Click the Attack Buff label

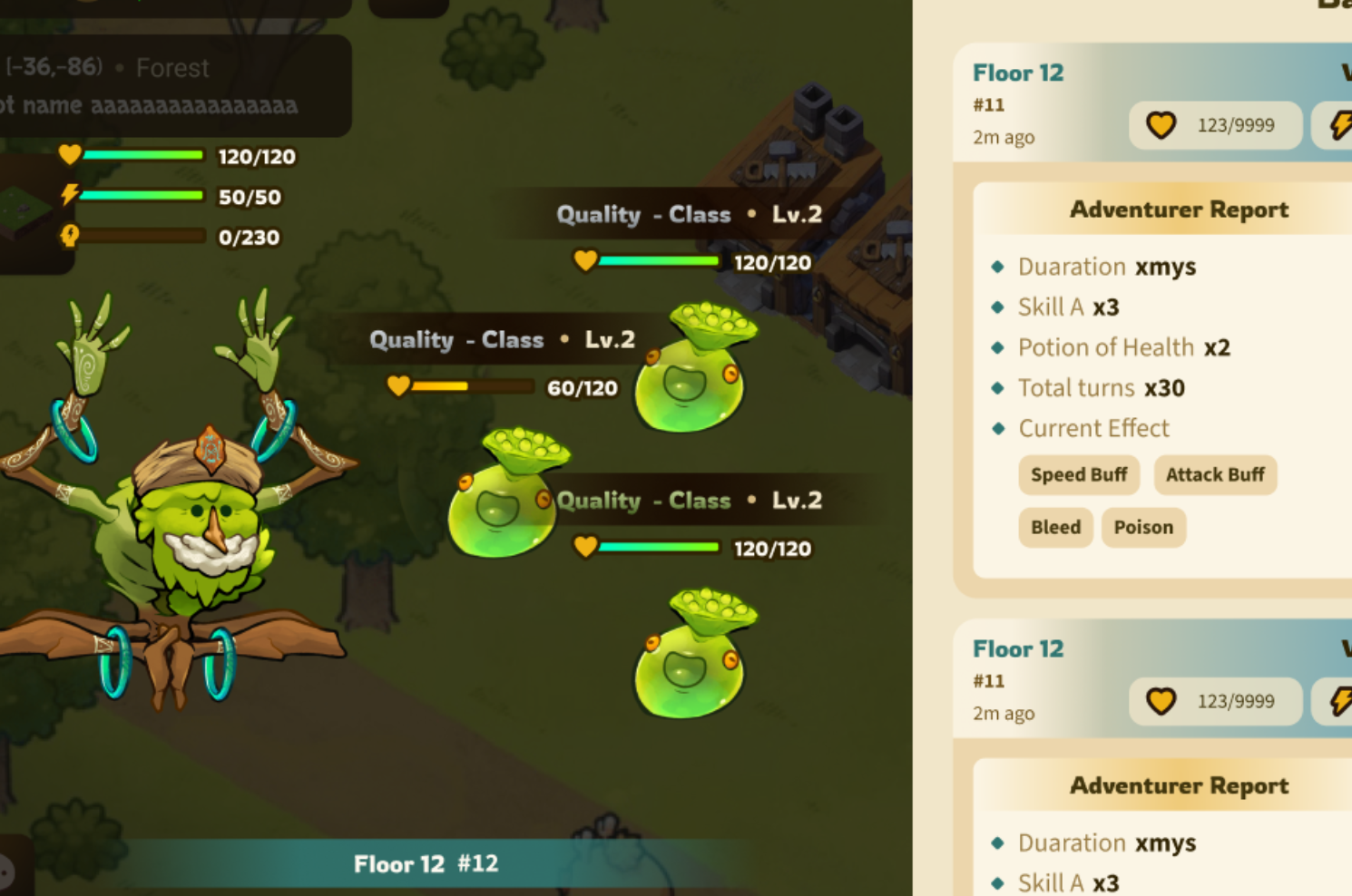coord(1215,474)
